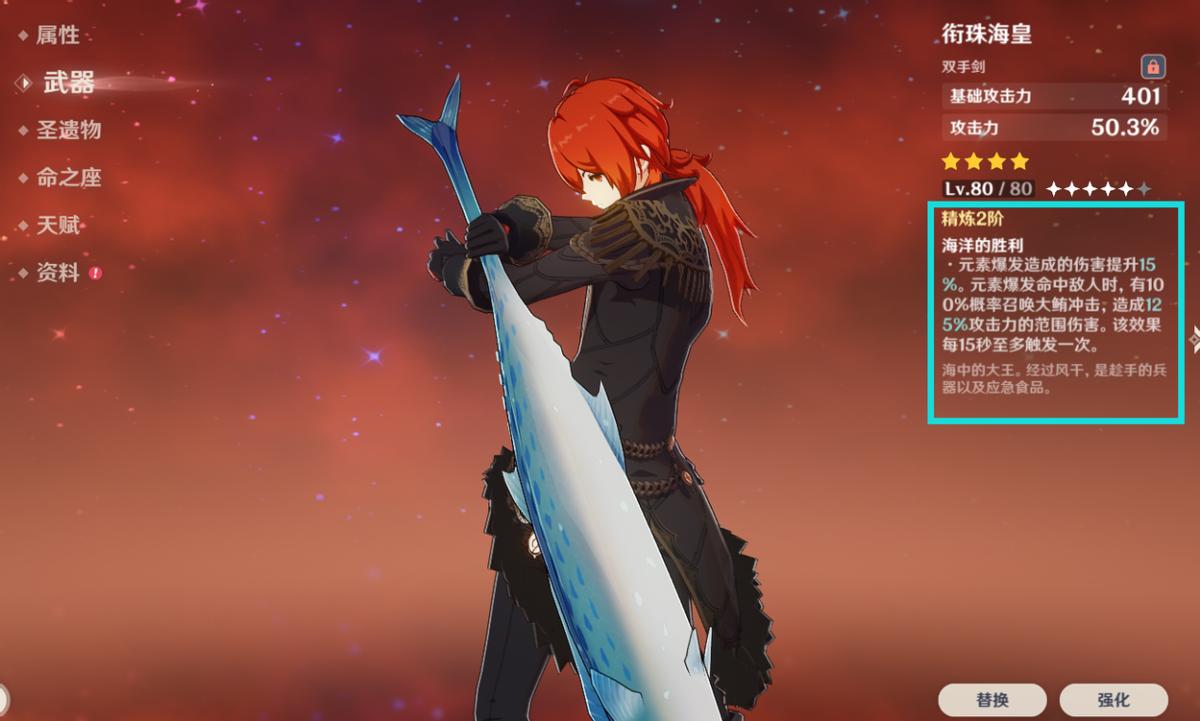Click the 替换 switch weapon button
Viewport: 1200px width, 721px height.
(992, 700)
